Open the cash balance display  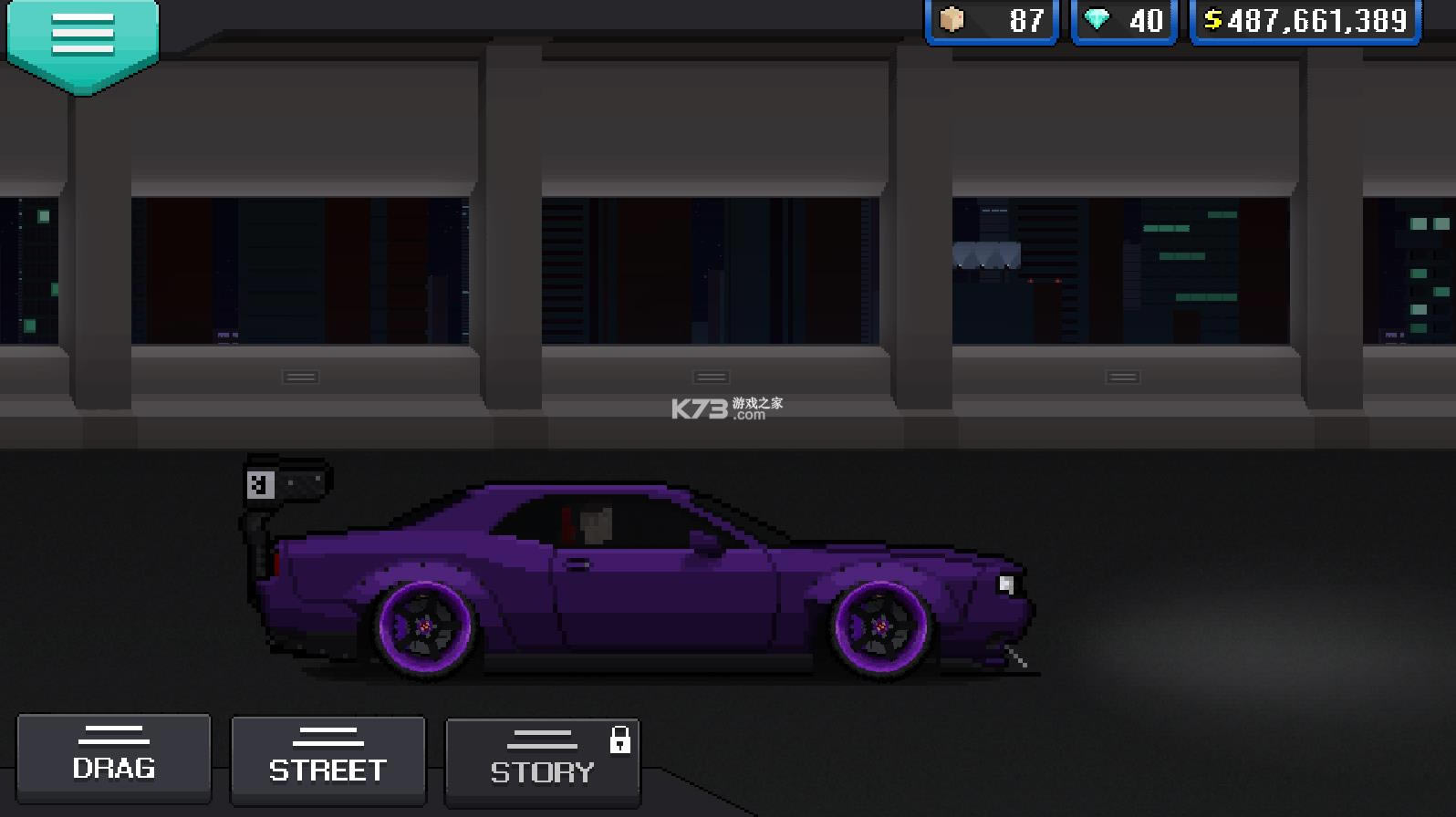1305,20
